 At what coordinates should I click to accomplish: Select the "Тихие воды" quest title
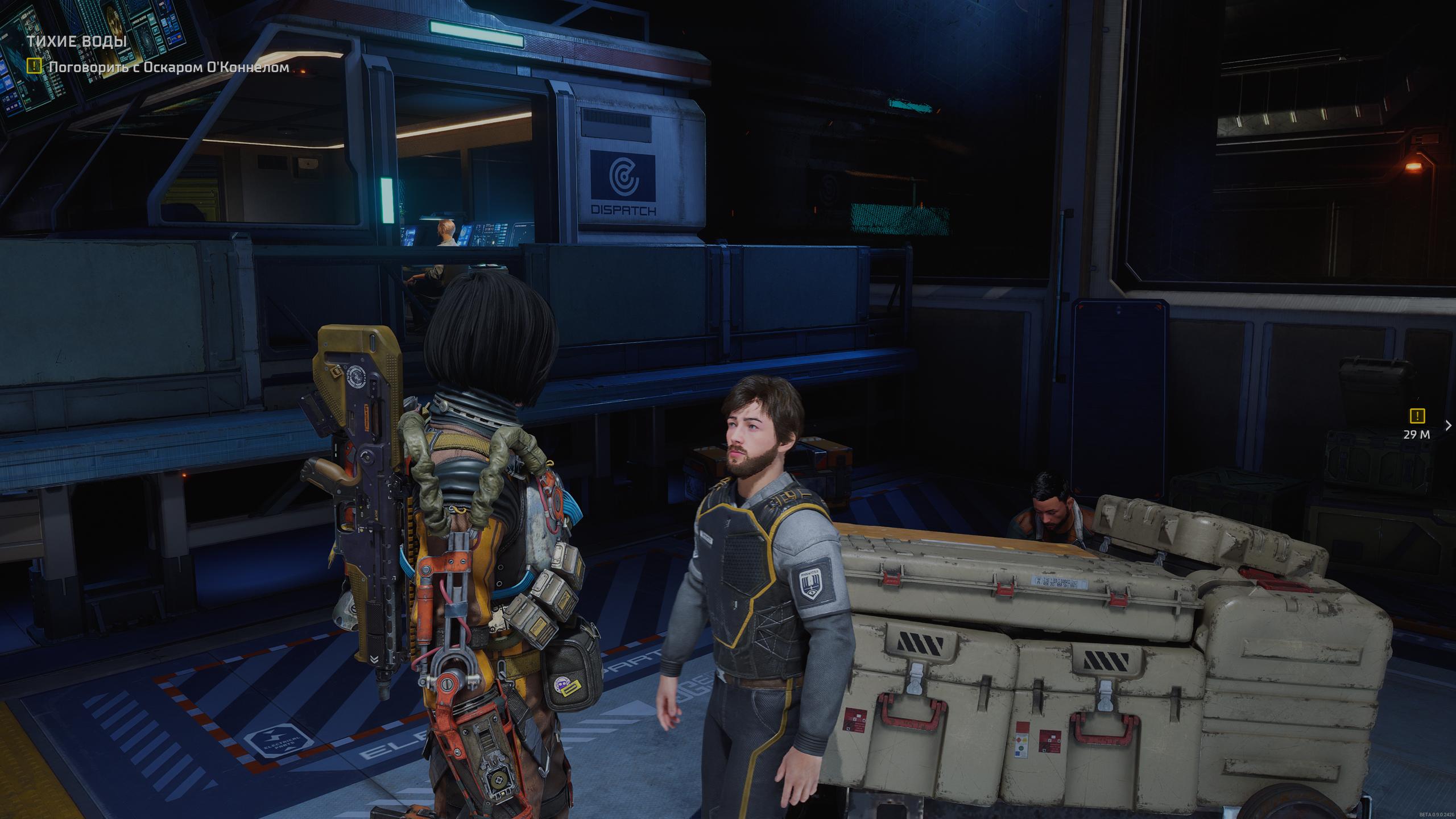(77, 42)
